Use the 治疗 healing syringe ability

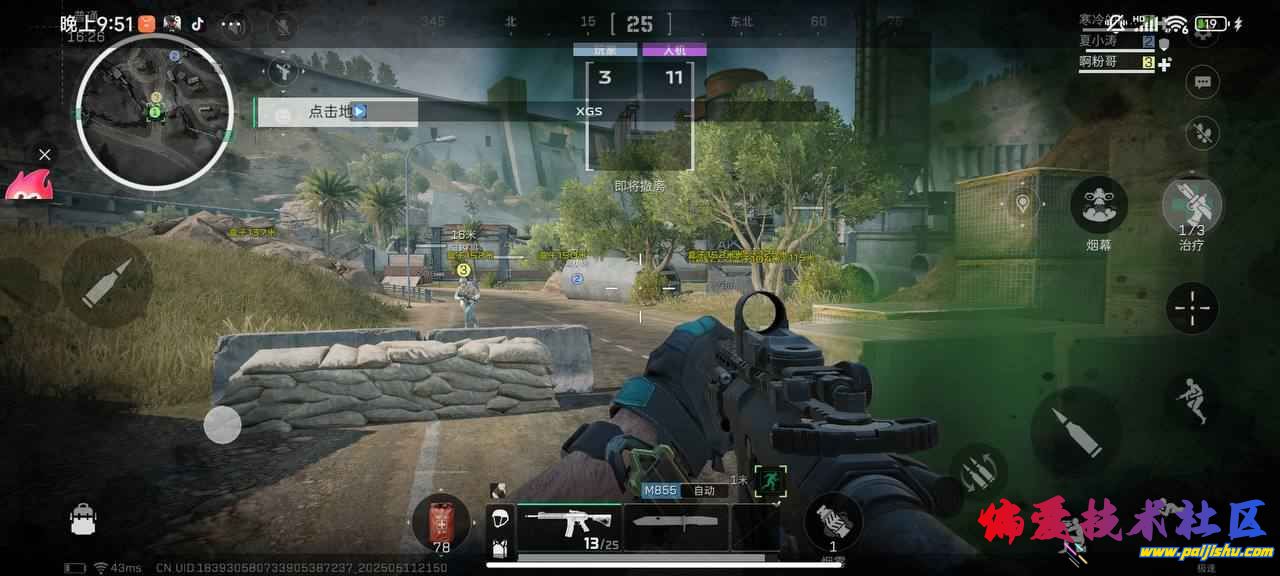pos(1192,206)
